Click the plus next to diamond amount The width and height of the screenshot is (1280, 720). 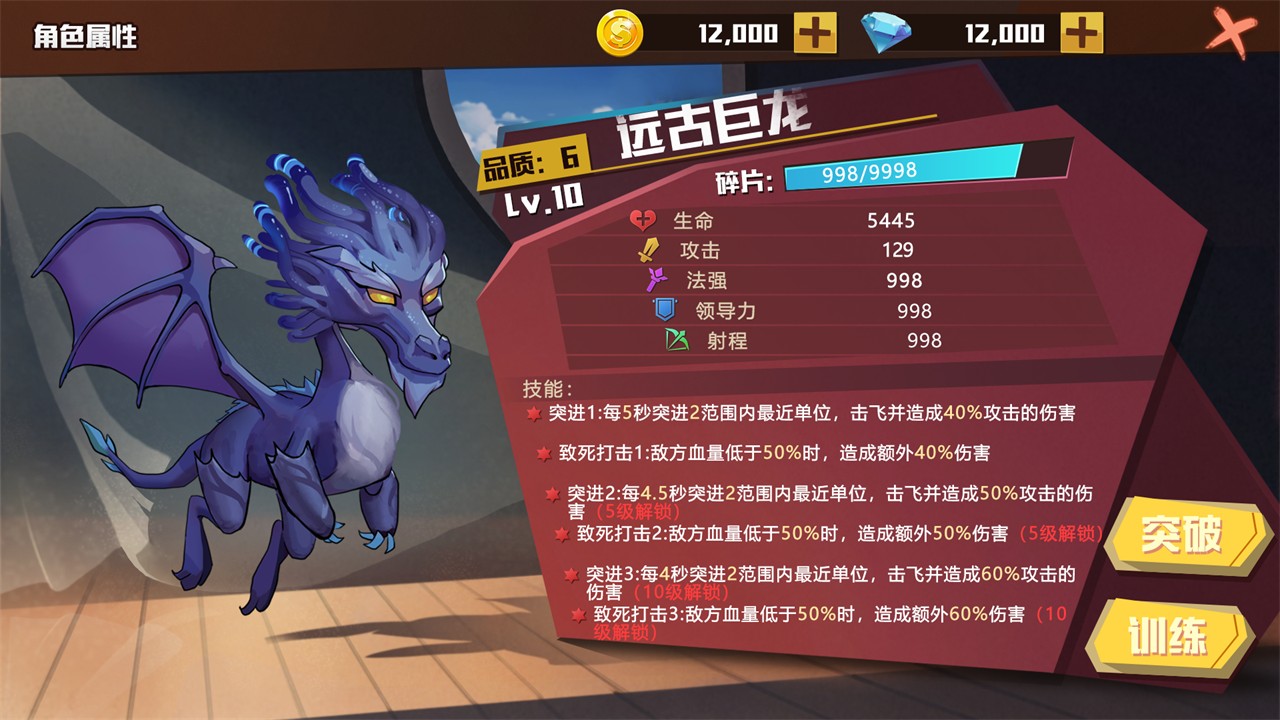(x=1080, y=33)
